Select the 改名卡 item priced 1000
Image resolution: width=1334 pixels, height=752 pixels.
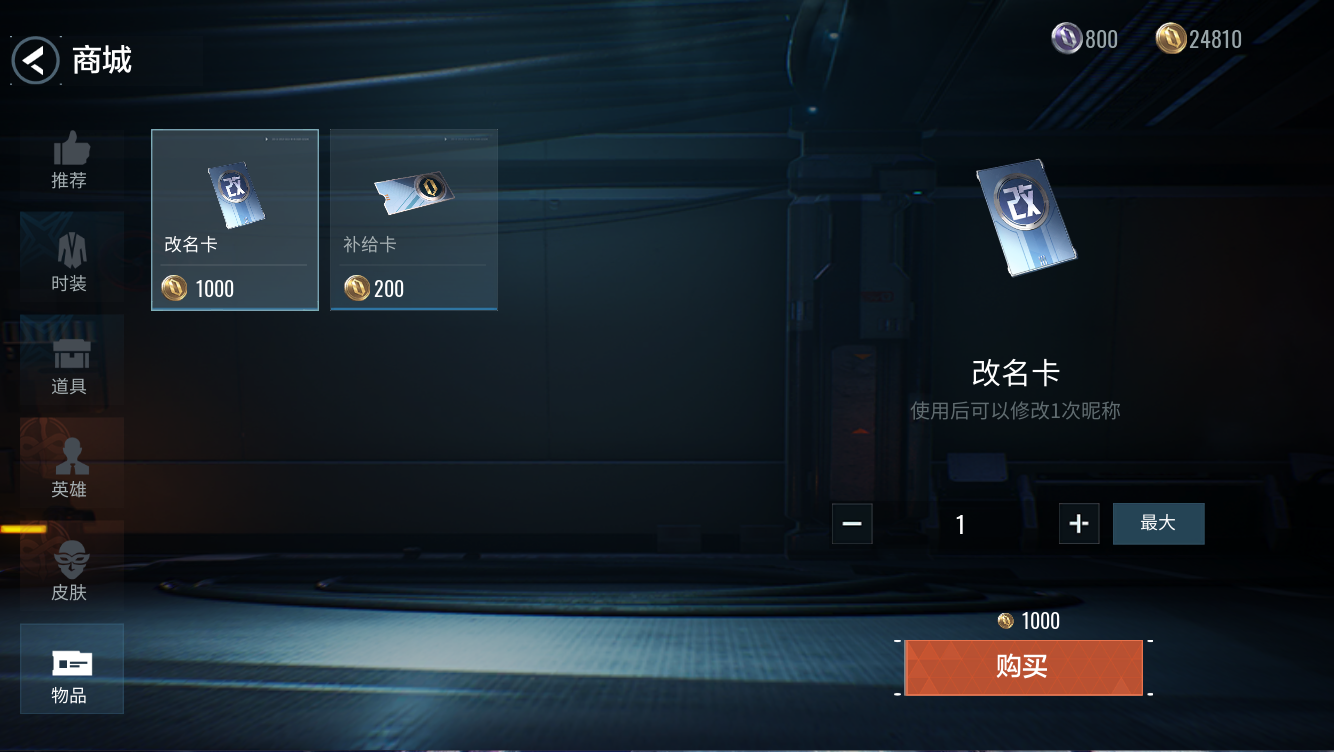[235, 220]
